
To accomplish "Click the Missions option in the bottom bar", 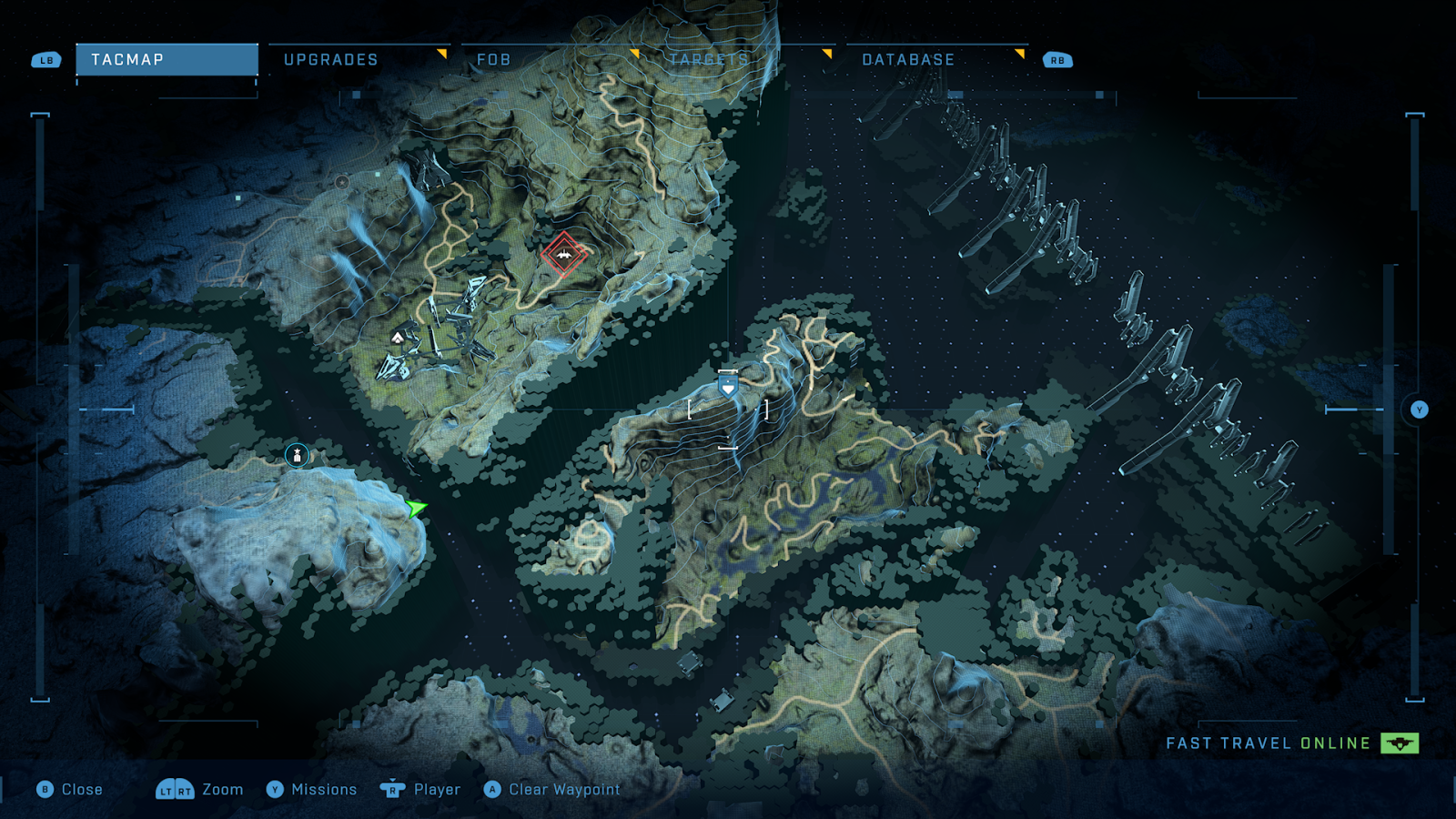I will pos(312,790).
